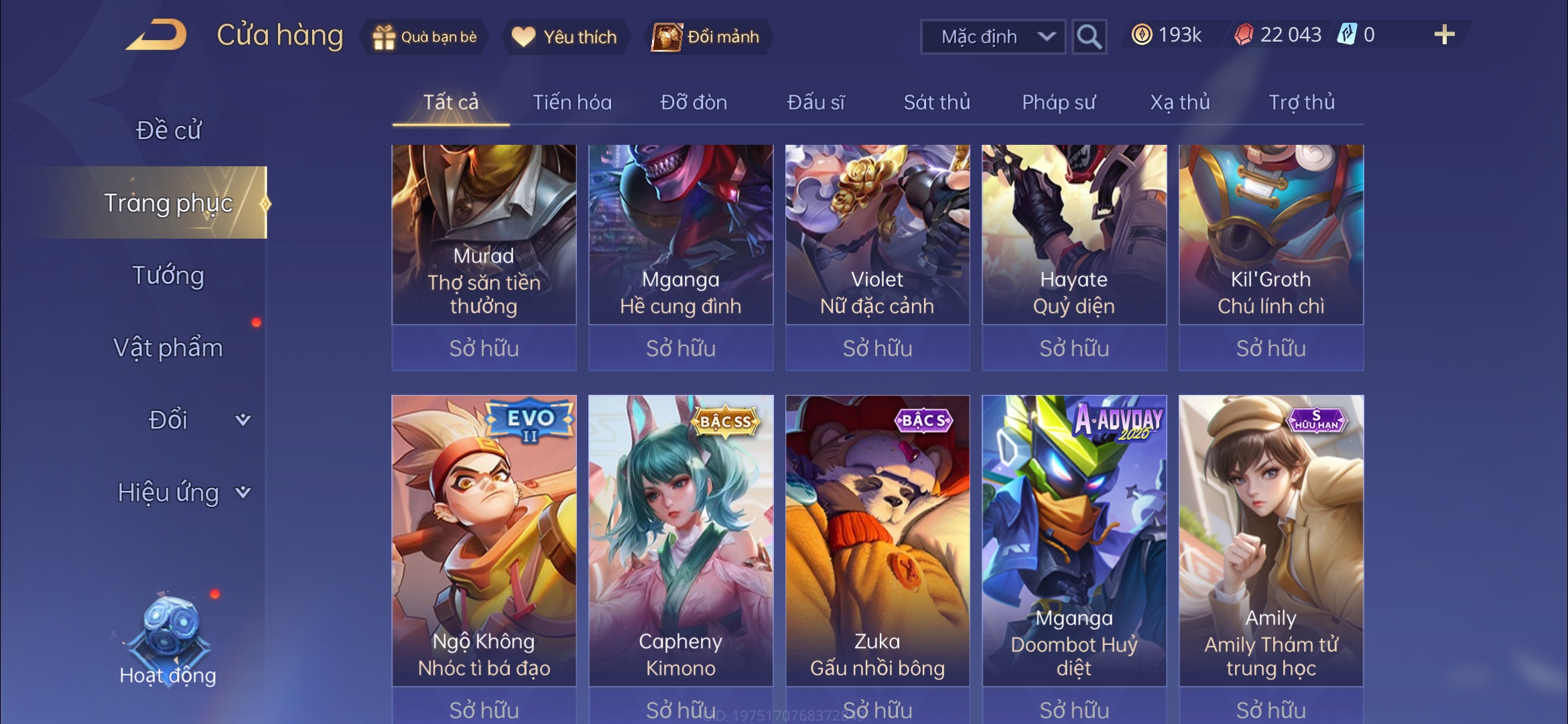Go back using the arrow button
This screenshot has width=1568, height=724.
[156, 36]
